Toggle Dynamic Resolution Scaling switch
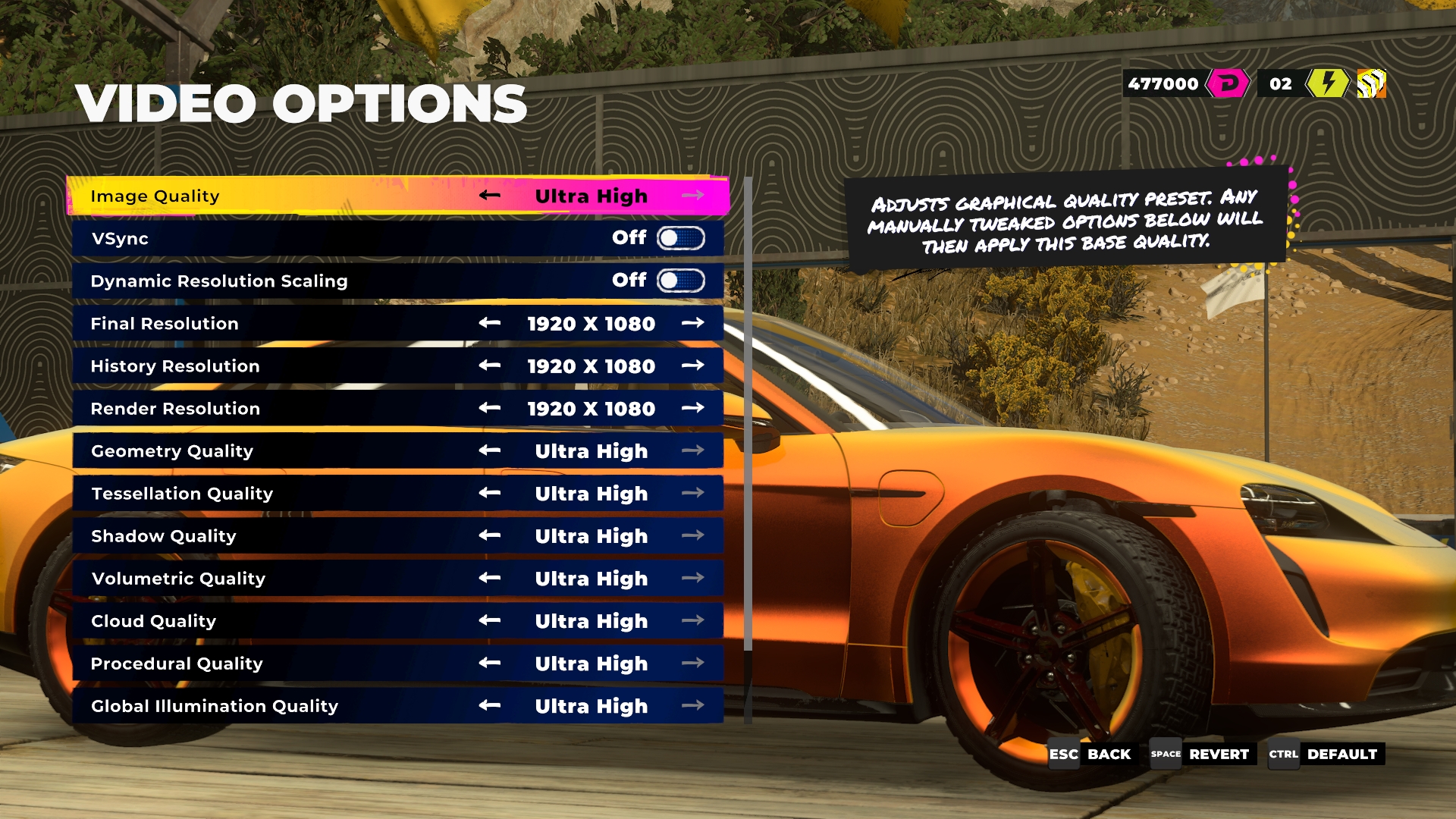This screenshot has width=1456, height=819. coord(680,281)
